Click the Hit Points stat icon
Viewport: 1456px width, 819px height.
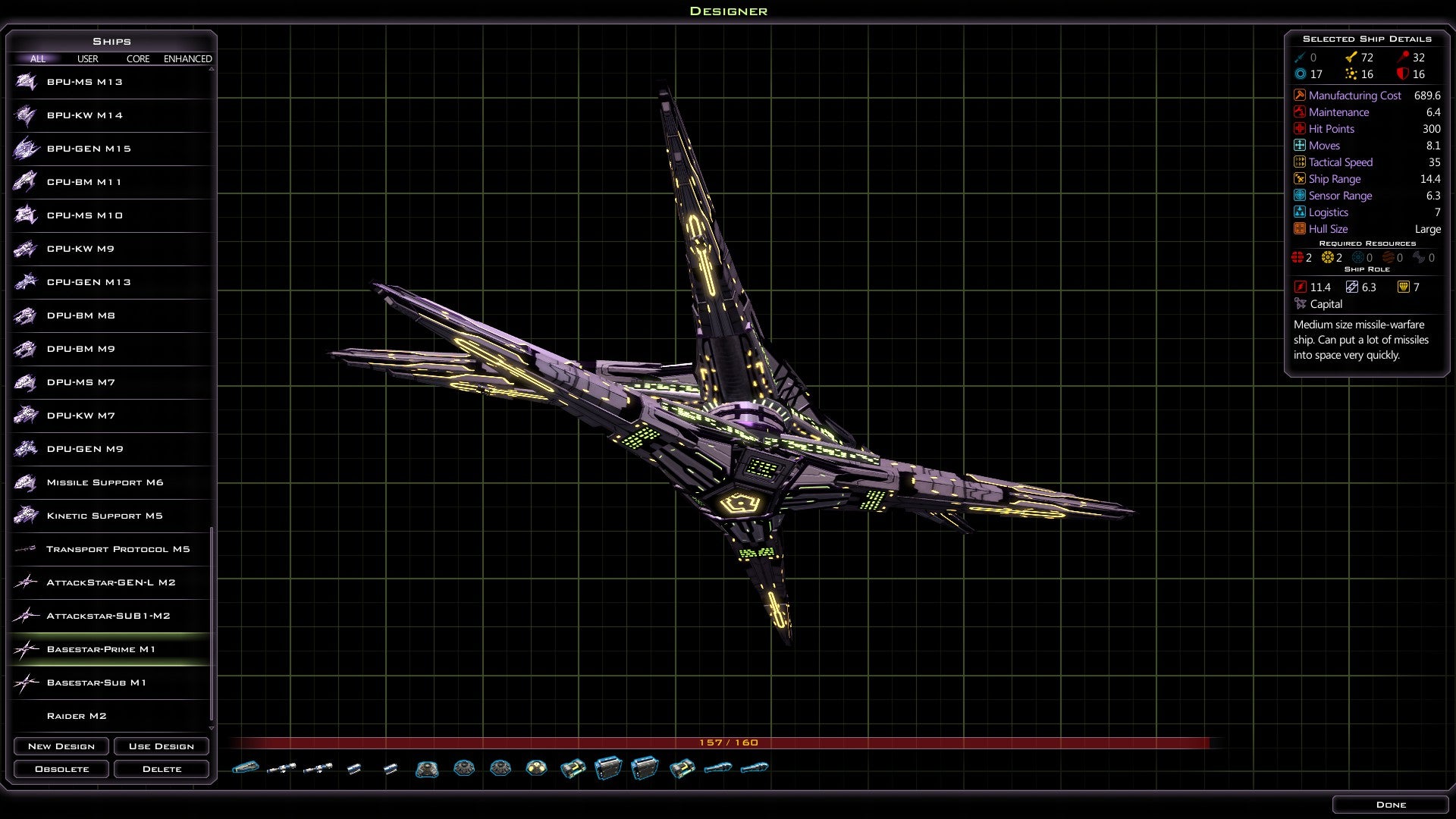click(x=1299, y=129)
